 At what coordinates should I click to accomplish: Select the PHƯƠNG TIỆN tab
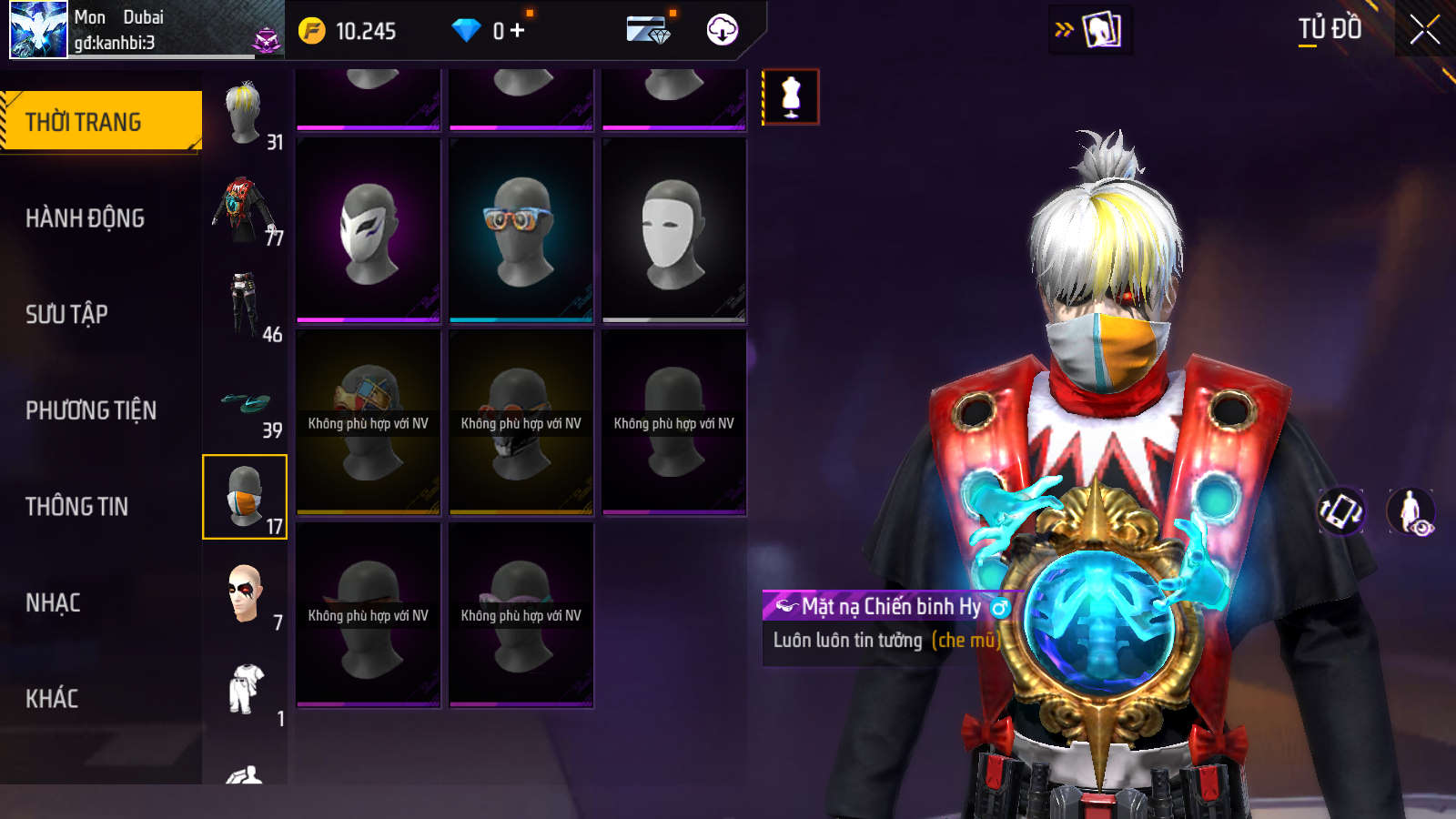click(x=91, y=410)
